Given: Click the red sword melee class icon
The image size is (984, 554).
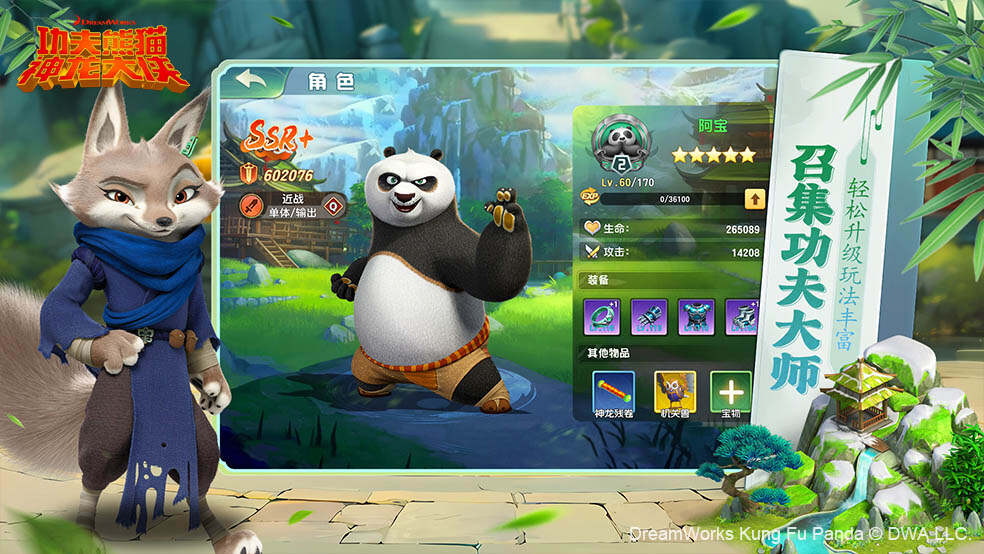Looking at the screenshot, I should click(252, 206).
